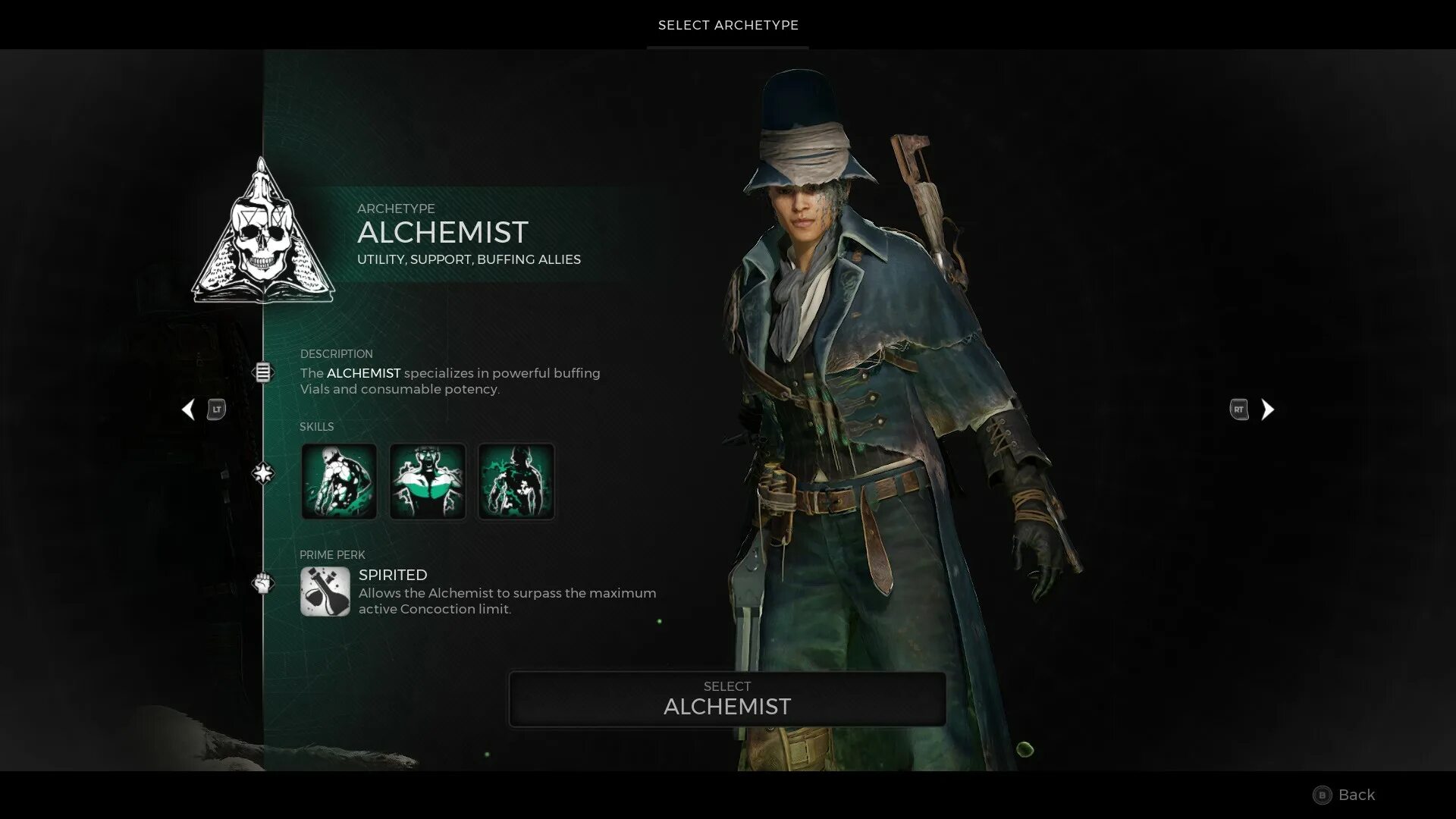The image size is (1456, 819).
Task: Jump to the skills section star marker
Action: click(x=262, y=474)
